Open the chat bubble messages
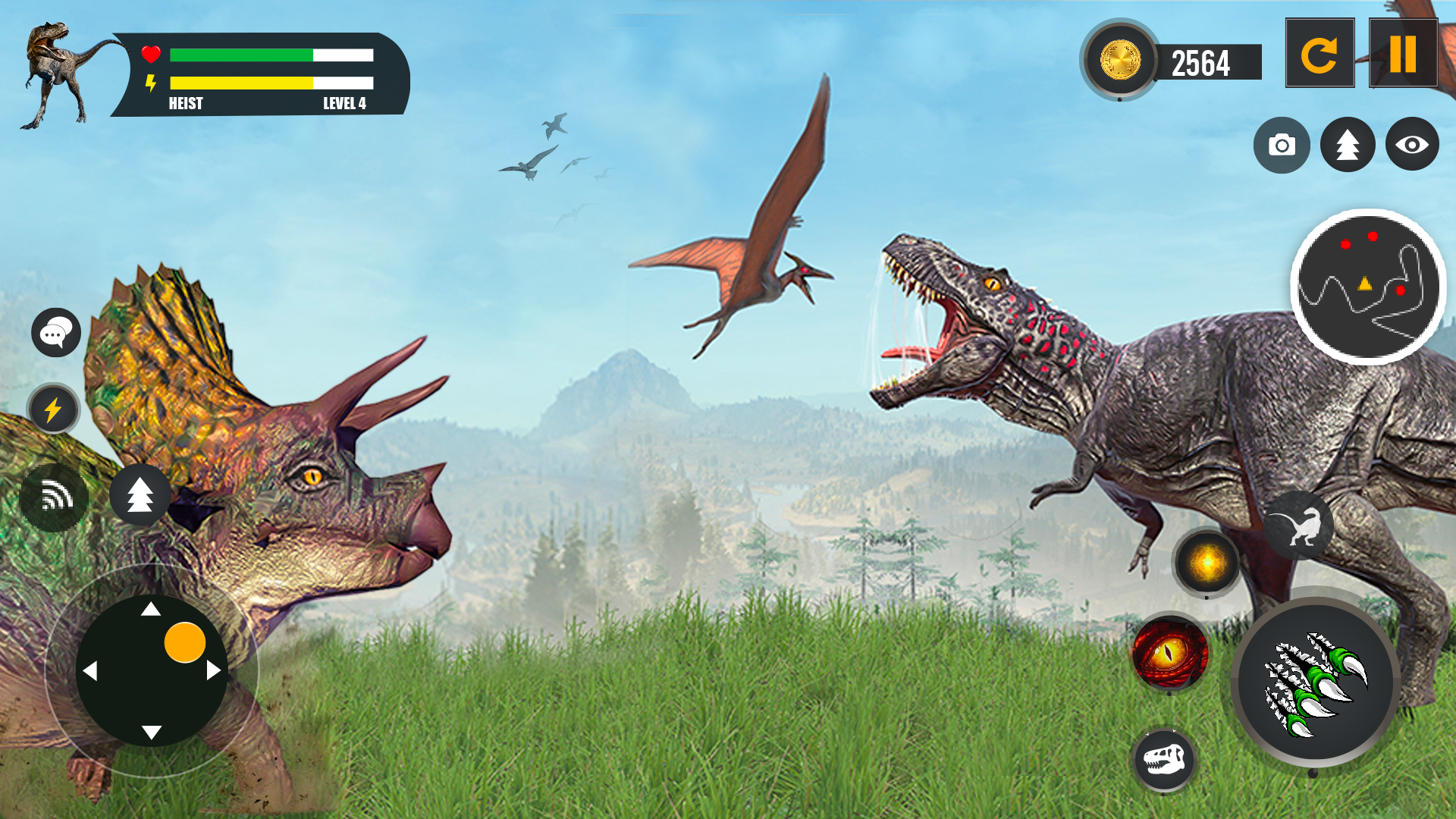The width and height of the screenshot is (1456, 819). (x=55, y=332)
